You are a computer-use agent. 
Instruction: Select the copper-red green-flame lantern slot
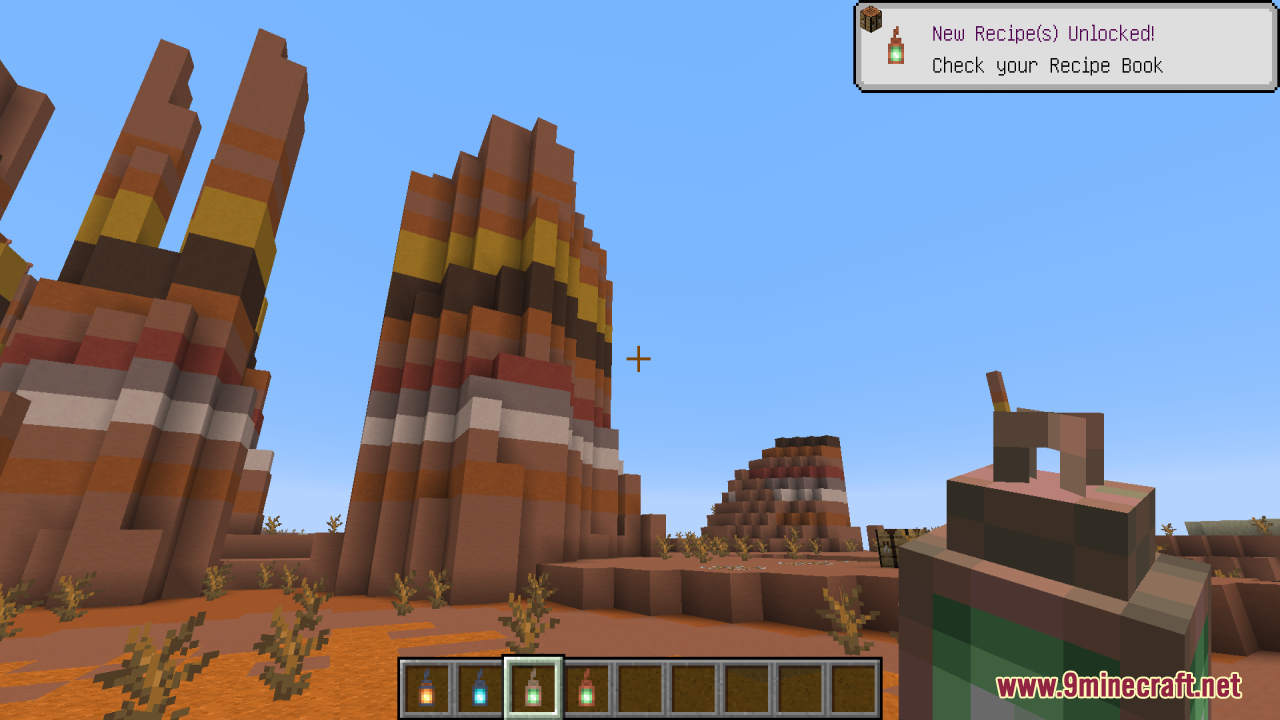point(586,688)
